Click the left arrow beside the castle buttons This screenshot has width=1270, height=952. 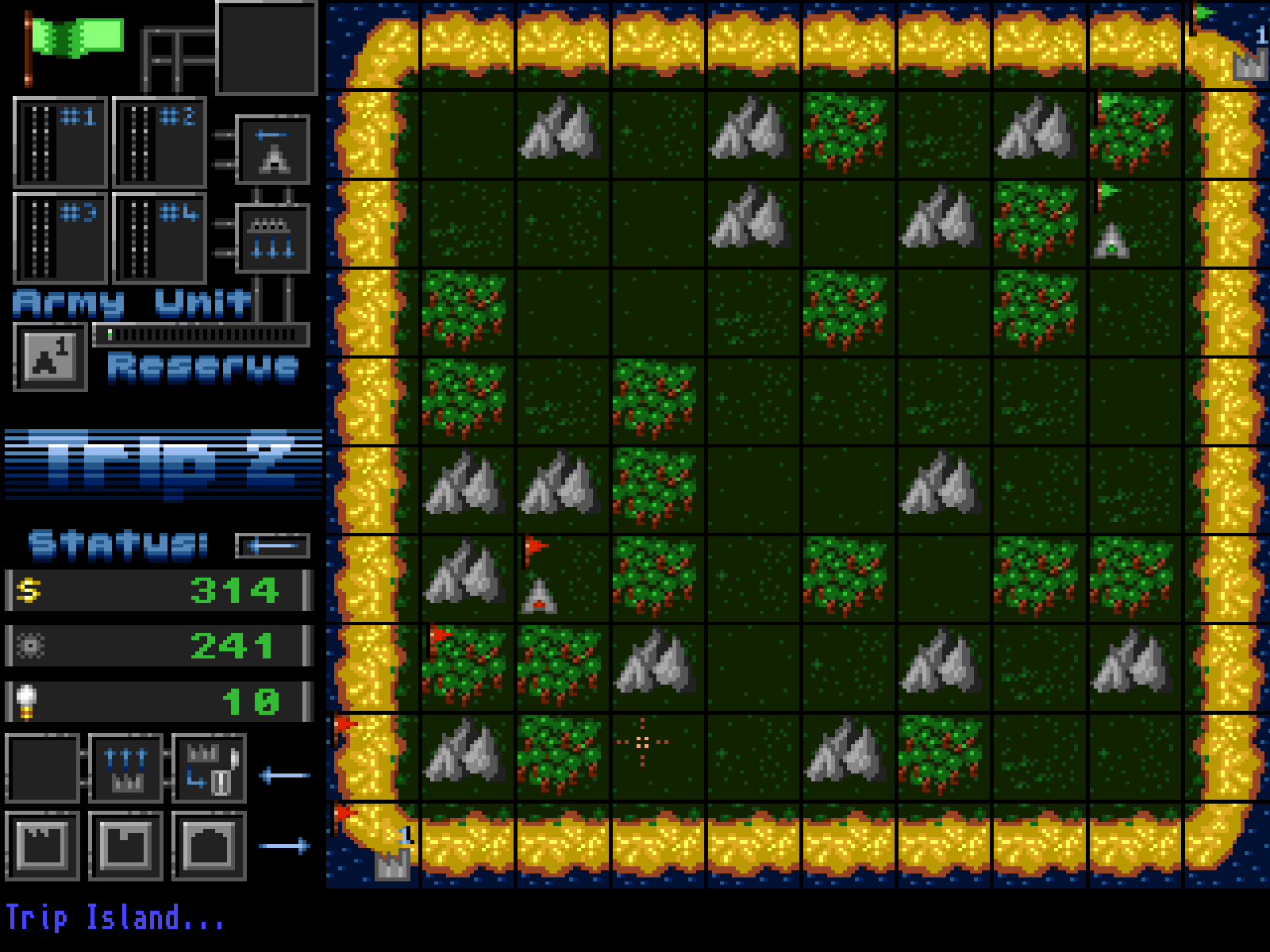[284, 775]
